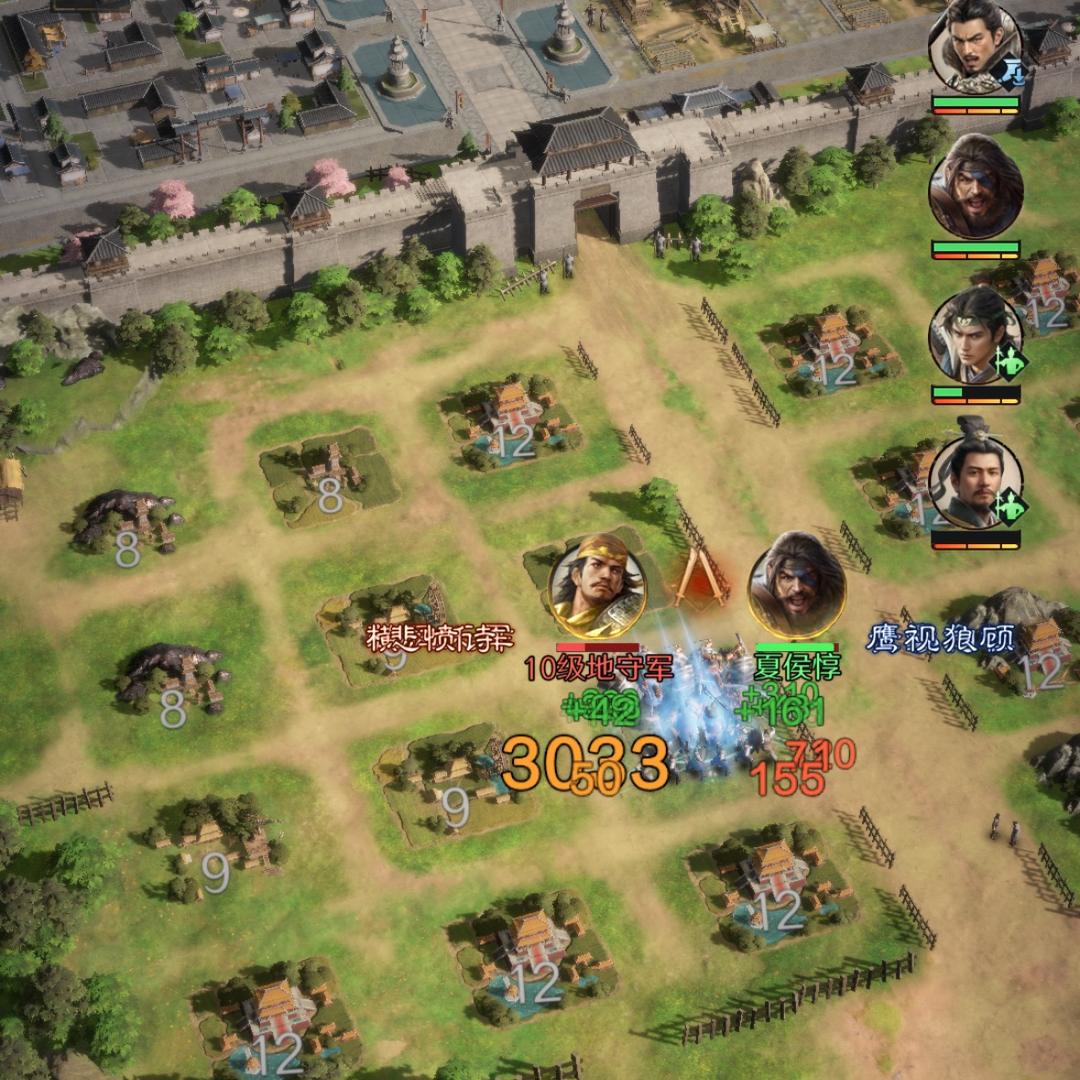Choose the sidebar general wearing a green headband
This screenshot has width=1080, height=1080.
point(975,336)
